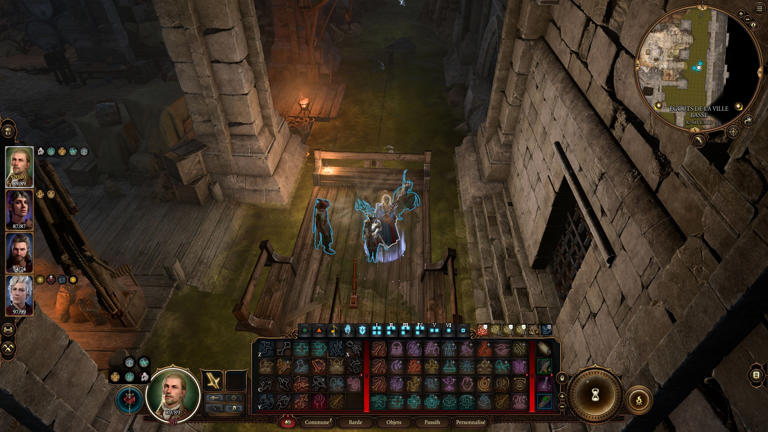The height and width of the screenshot is (432, 768).
Task: Click the hourglass end turn button
Action: pos(595,394)
